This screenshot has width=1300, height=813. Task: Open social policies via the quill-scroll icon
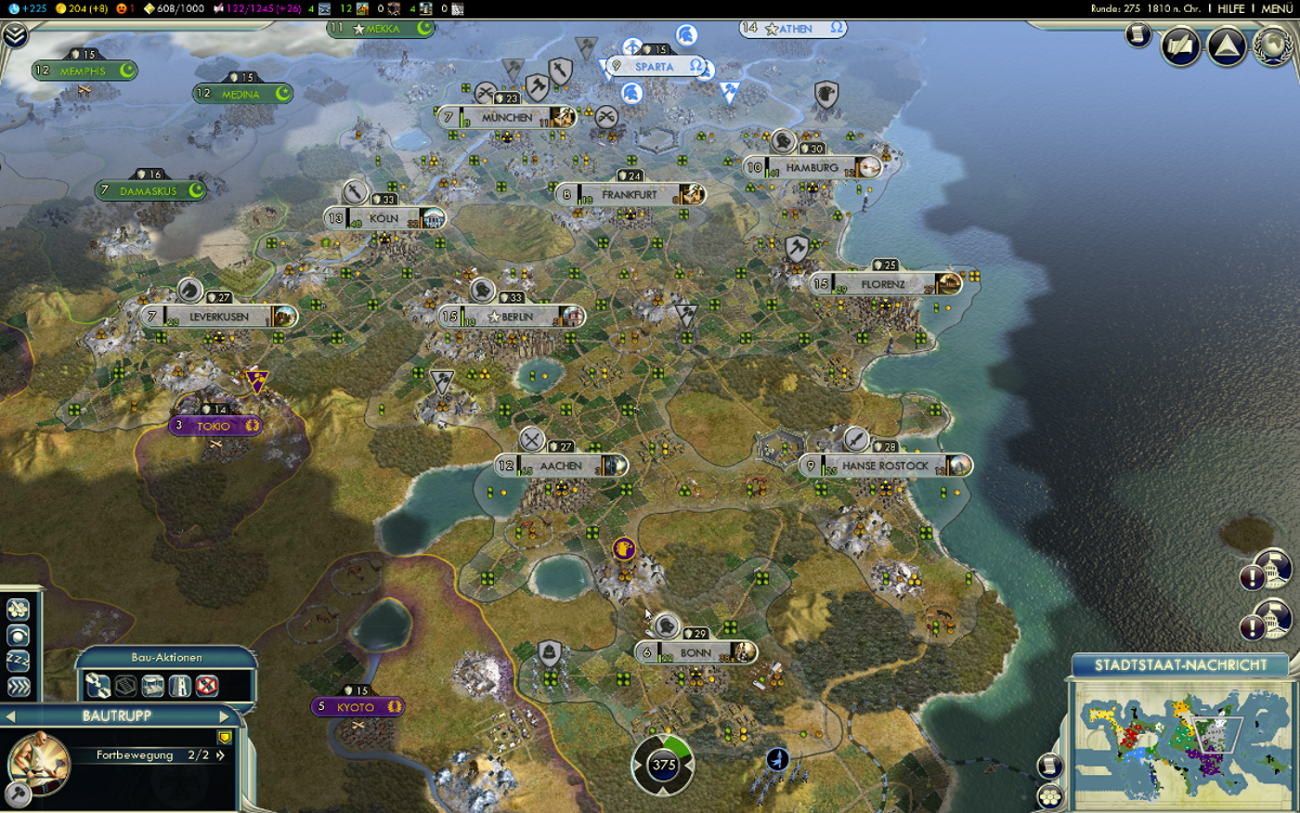pyautogui.click(x=1180, y=44)
